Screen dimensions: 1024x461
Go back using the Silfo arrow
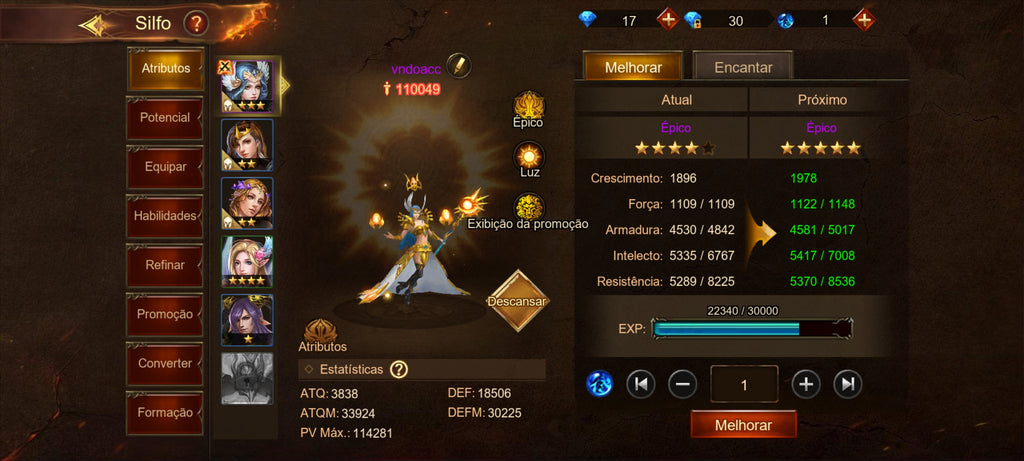[x=97, y=25]
